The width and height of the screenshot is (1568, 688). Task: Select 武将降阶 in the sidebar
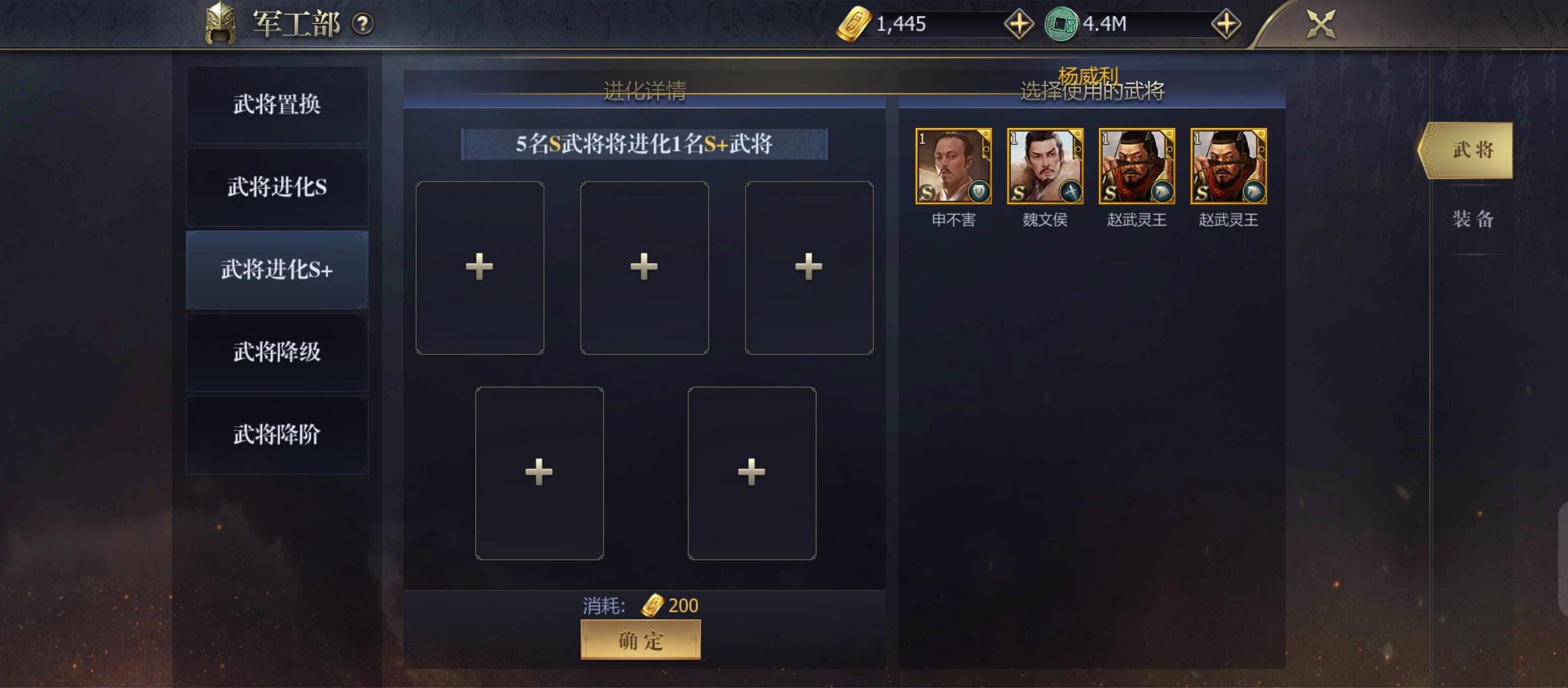[x=277, y=434]
